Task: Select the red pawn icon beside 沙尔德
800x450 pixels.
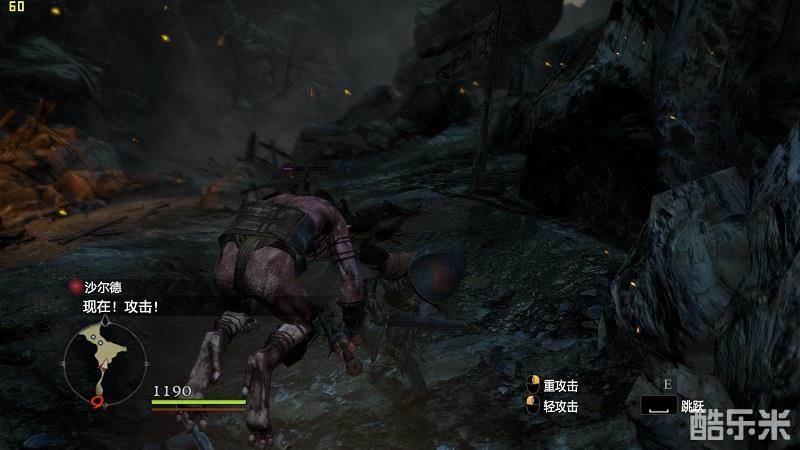Action: point(74,287)
